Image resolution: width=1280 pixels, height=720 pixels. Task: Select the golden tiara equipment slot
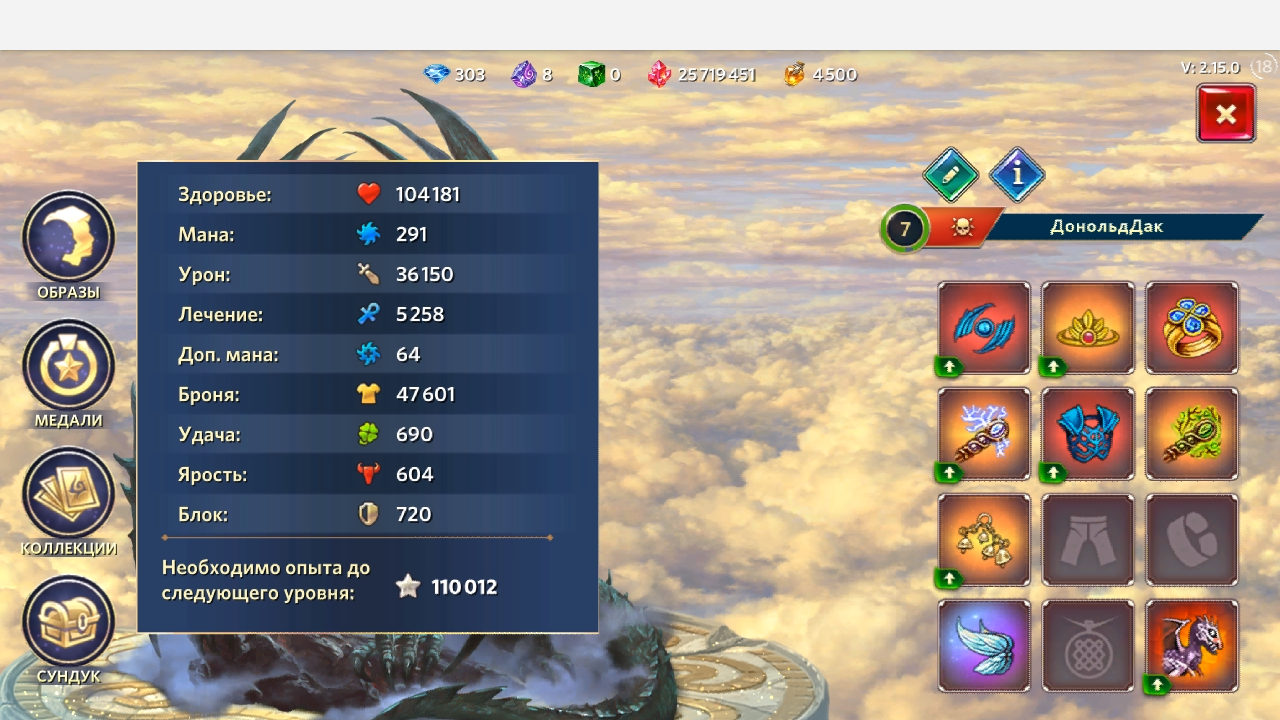1088,328
